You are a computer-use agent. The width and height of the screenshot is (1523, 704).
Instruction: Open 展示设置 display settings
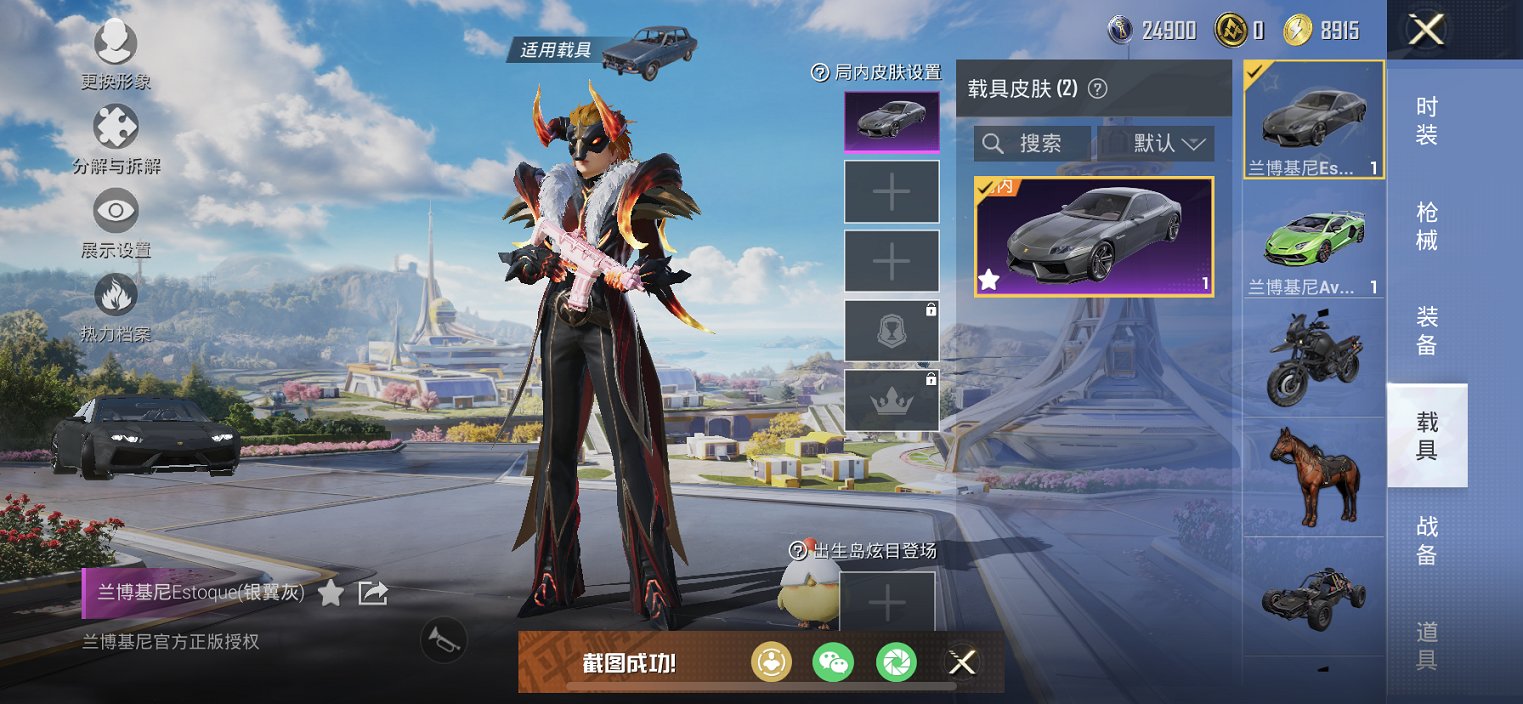115,213
